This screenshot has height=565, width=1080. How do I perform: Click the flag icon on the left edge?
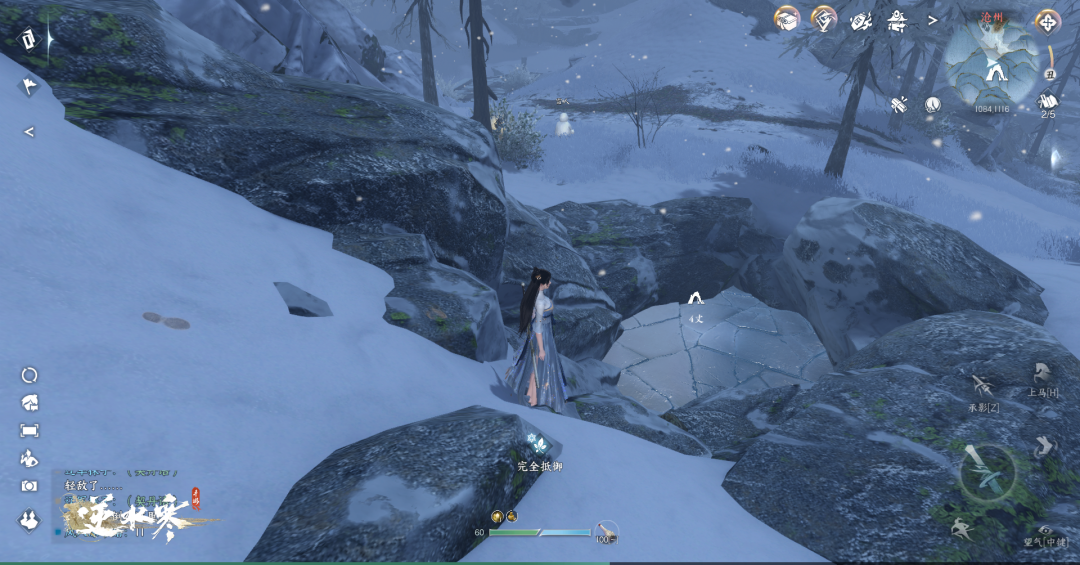(29, 86)
